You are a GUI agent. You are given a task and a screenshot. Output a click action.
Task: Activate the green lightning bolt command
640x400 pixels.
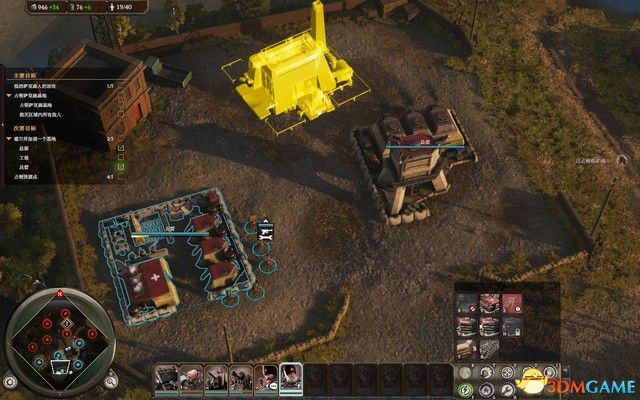pos(464,389)
